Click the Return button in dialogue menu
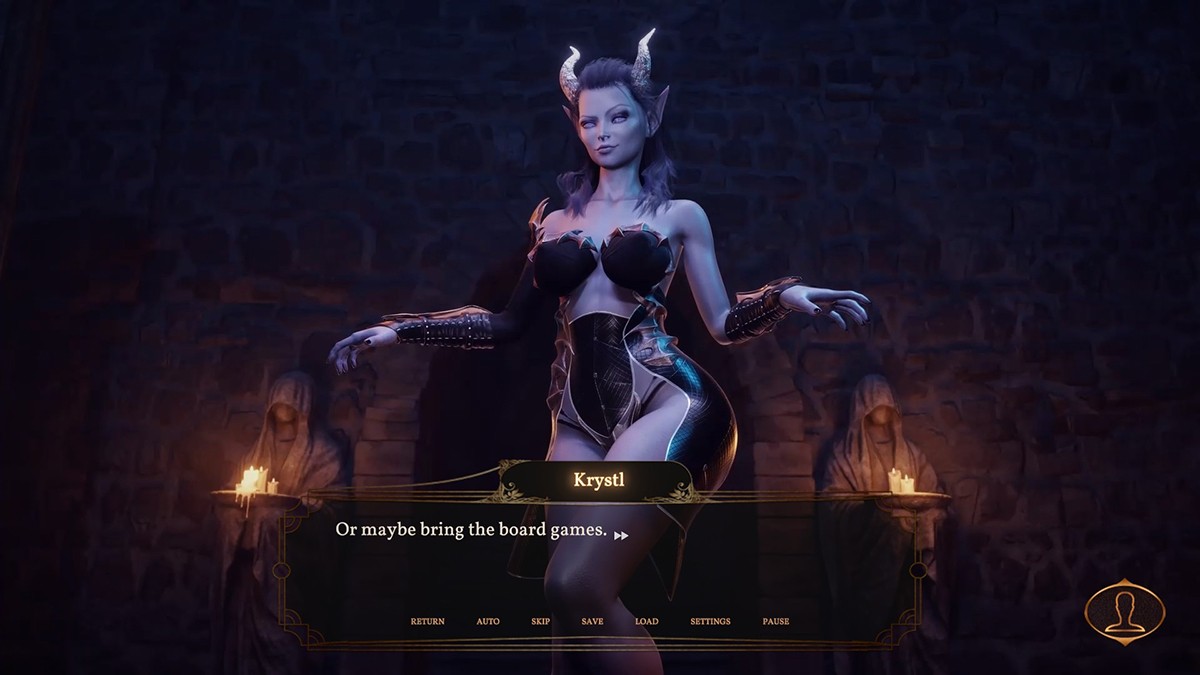This screenshot has height=675, width=1200. point(427,621)
